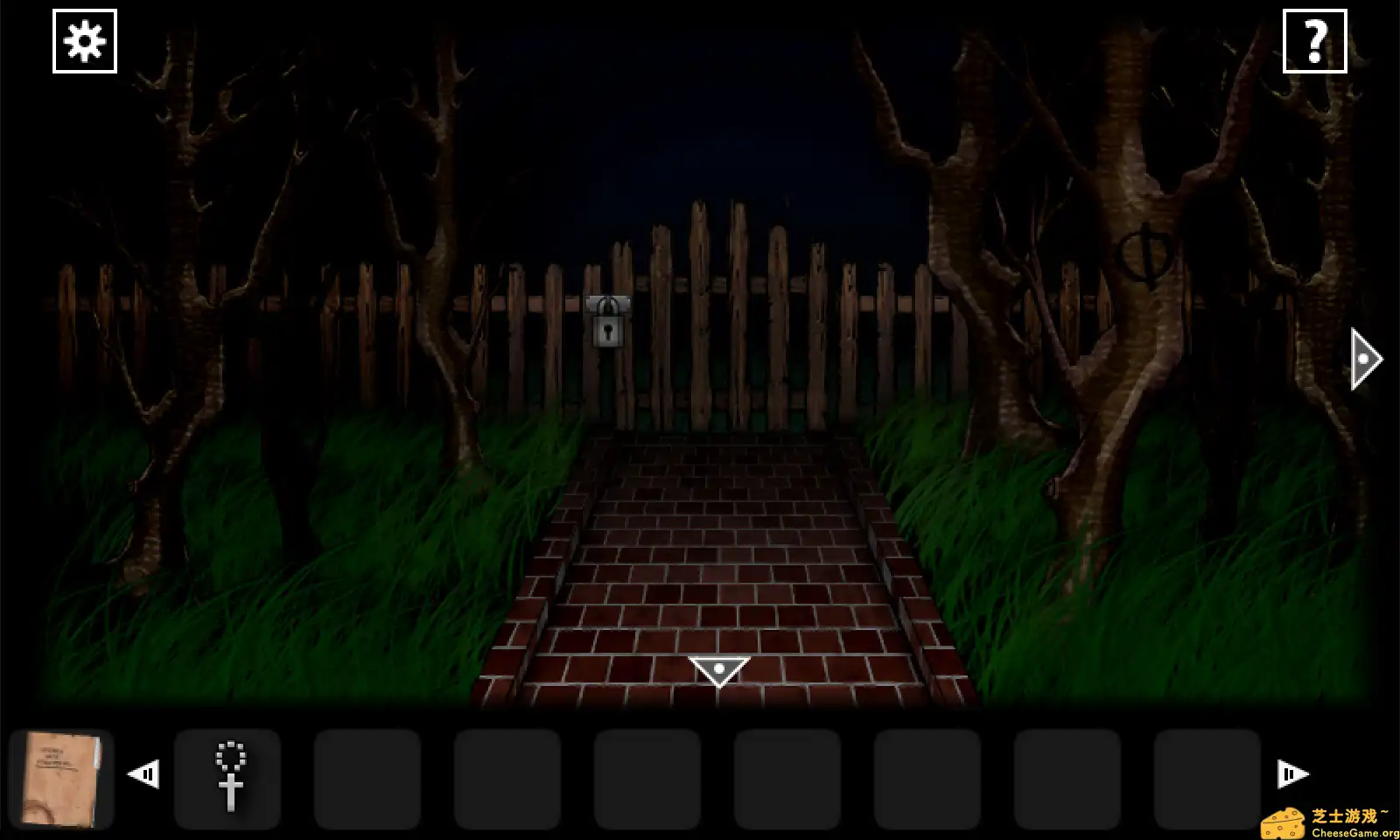
Task: Select the inventory bar at the bottom
Action: click(700, 777)
